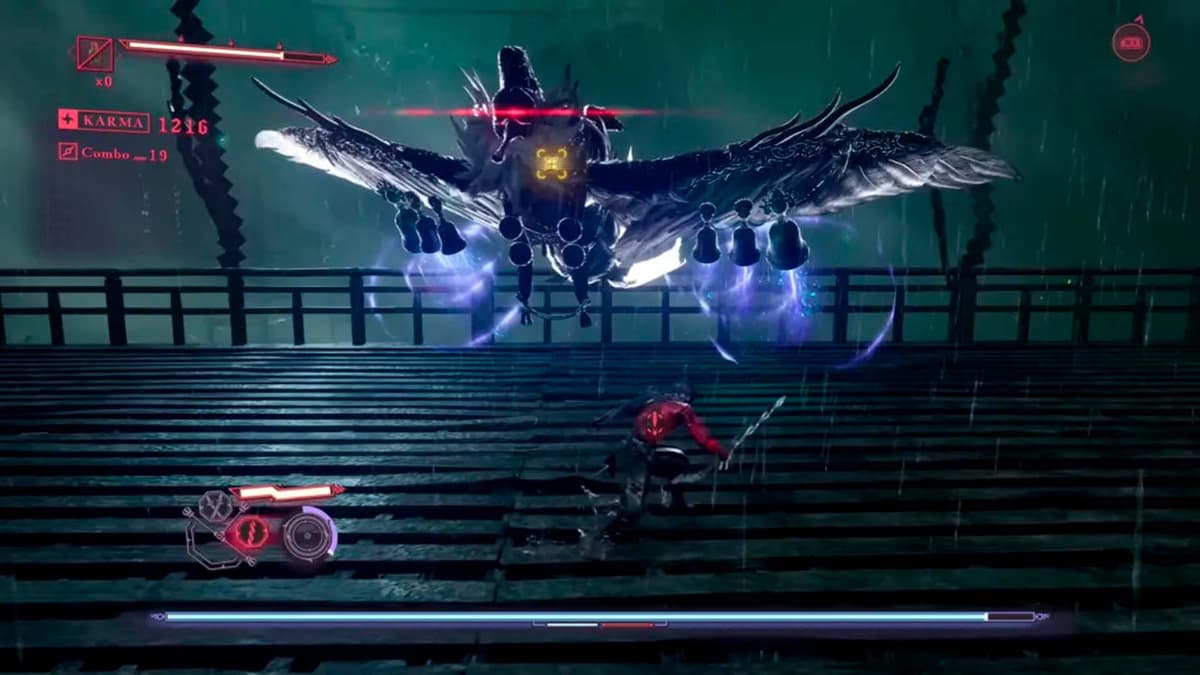Click the red compass icon in the corner
Screen dimensions: 1200x675
tap(1131, 41)
